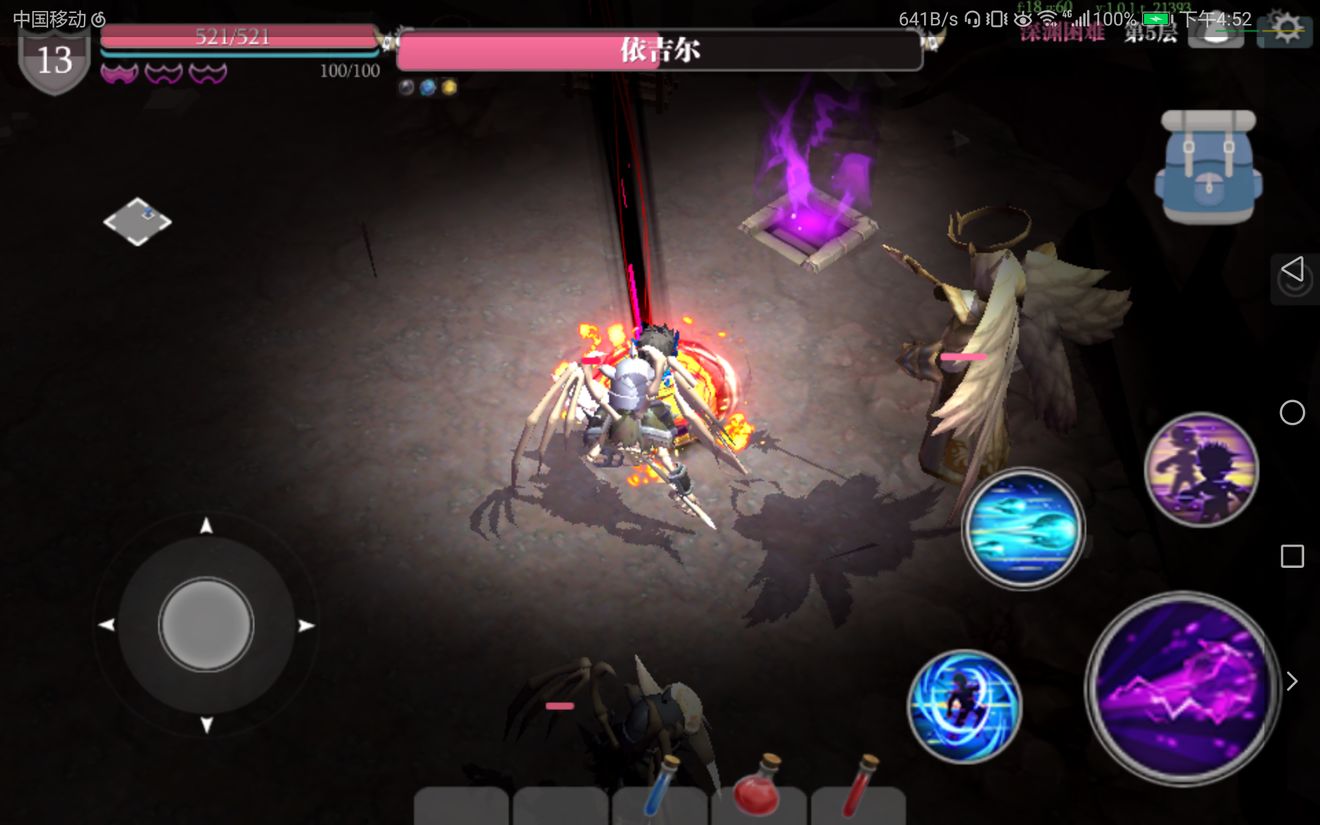
Task: Tap the Android home circle button
Action: click(1292, 412)
